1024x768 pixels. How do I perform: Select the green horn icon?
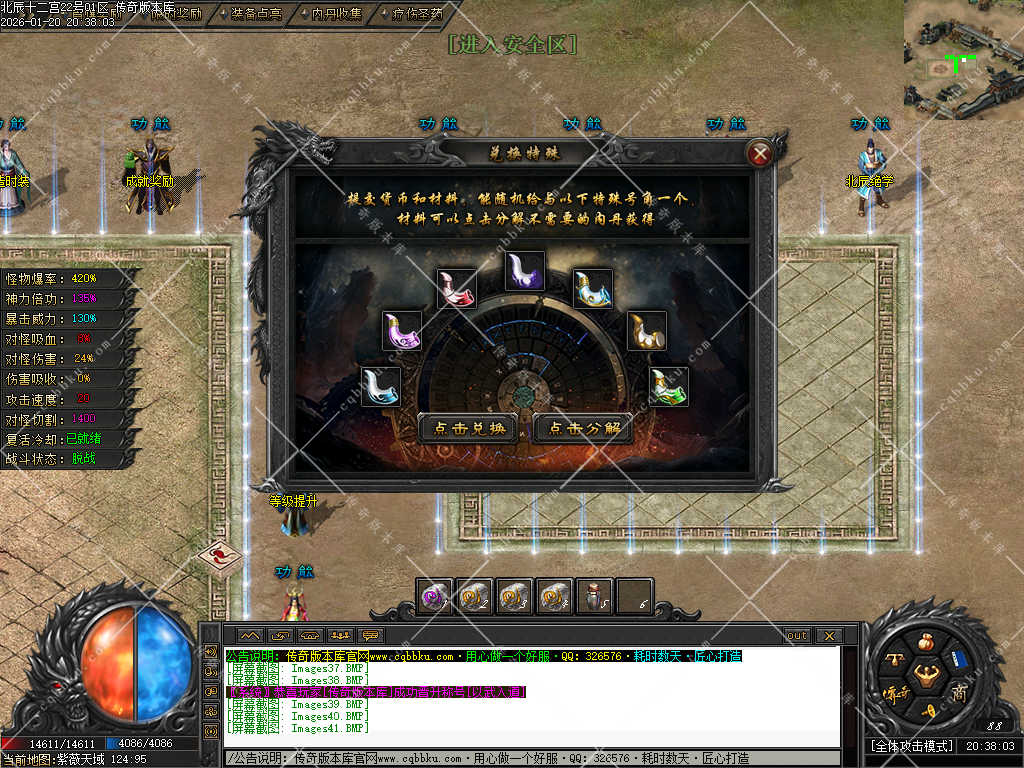[x=669, y=387]
